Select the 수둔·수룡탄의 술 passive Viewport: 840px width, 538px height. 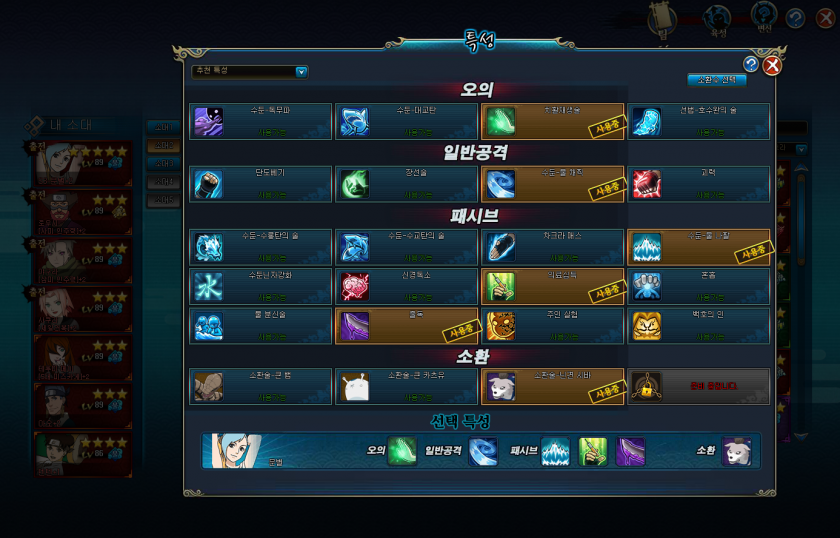pos(260,247)
